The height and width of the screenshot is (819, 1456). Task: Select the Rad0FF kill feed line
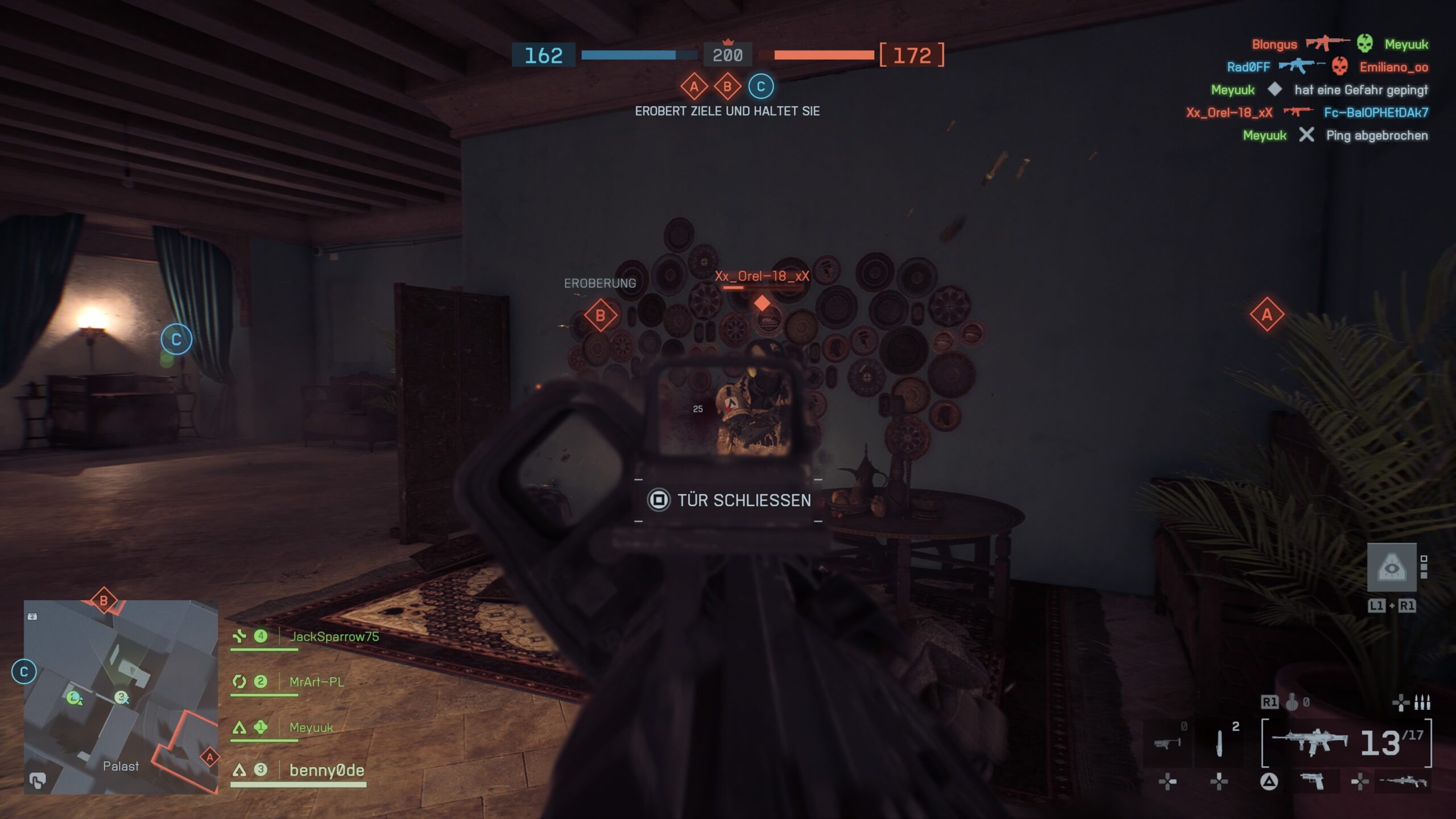click(x=1248, y=67)
